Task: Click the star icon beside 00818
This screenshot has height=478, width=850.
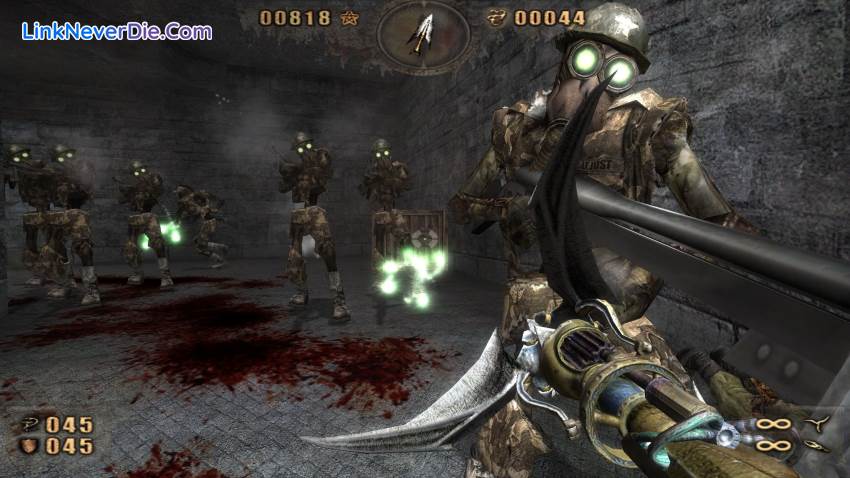Action: pyautogui.click(x=350, y=16)
